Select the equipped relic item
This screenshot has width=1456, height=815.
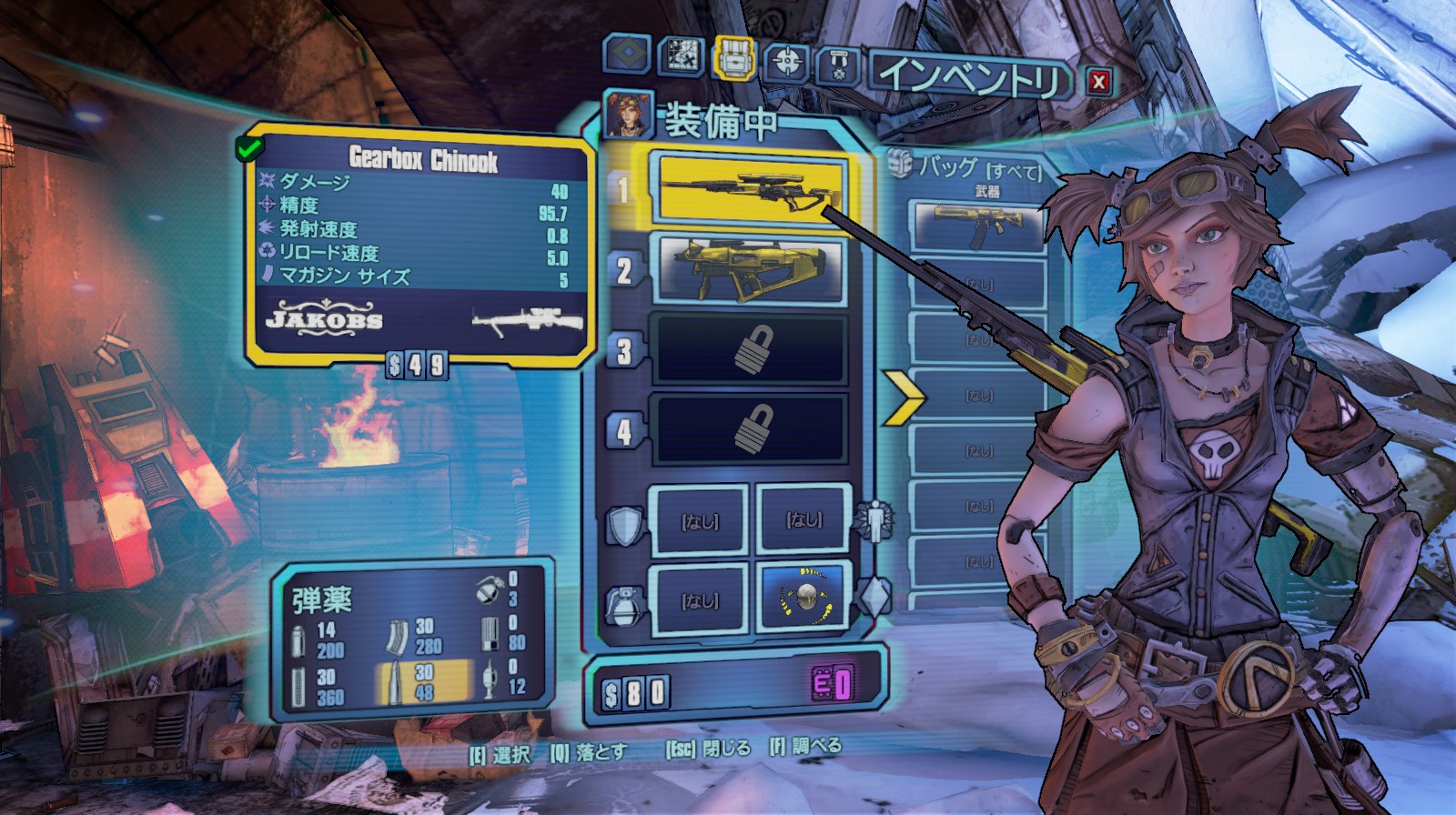(804, 599)
